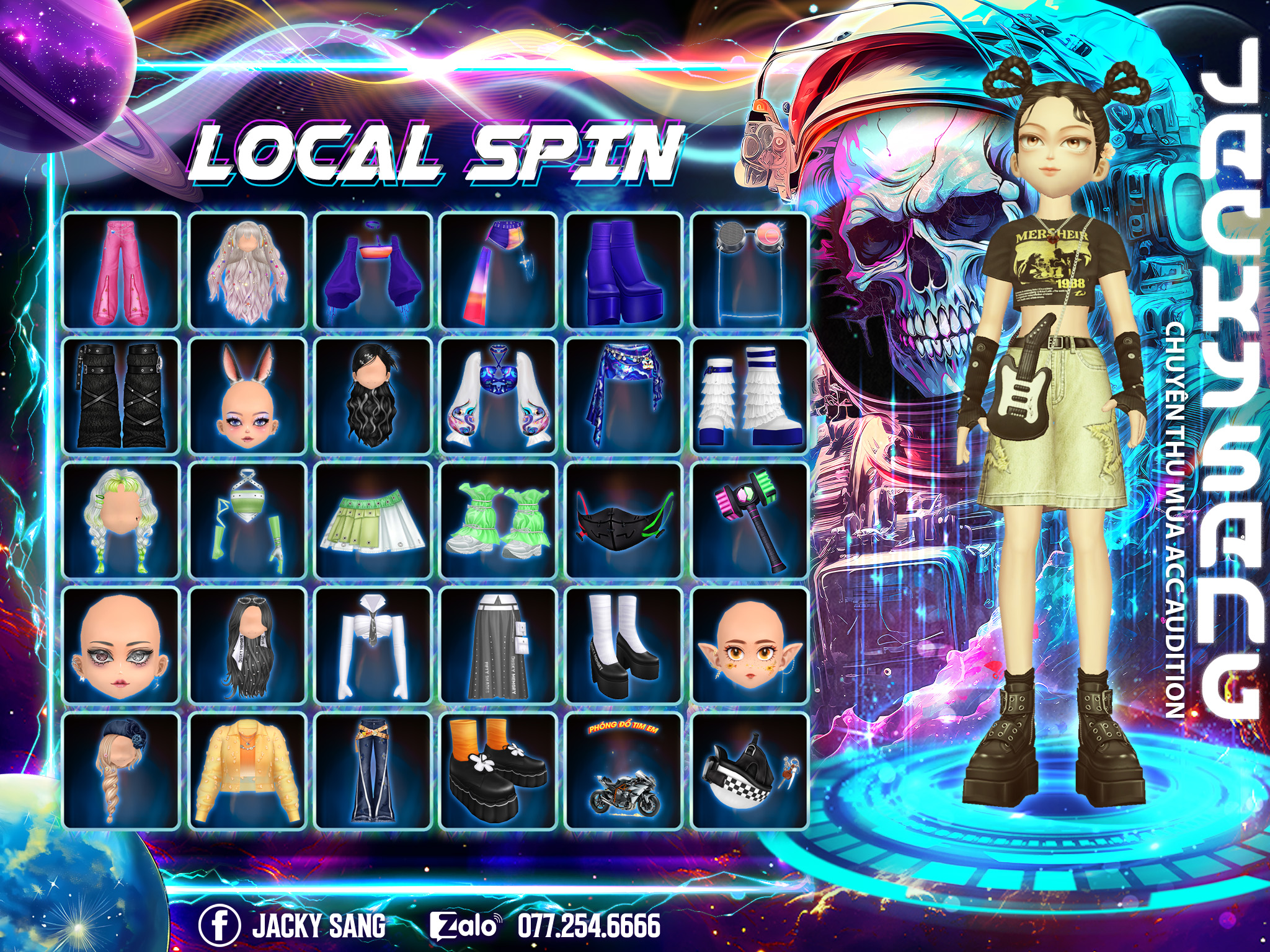Choose the motorcycle item tile
The image size is (1270, 952).
click(623, 771)
